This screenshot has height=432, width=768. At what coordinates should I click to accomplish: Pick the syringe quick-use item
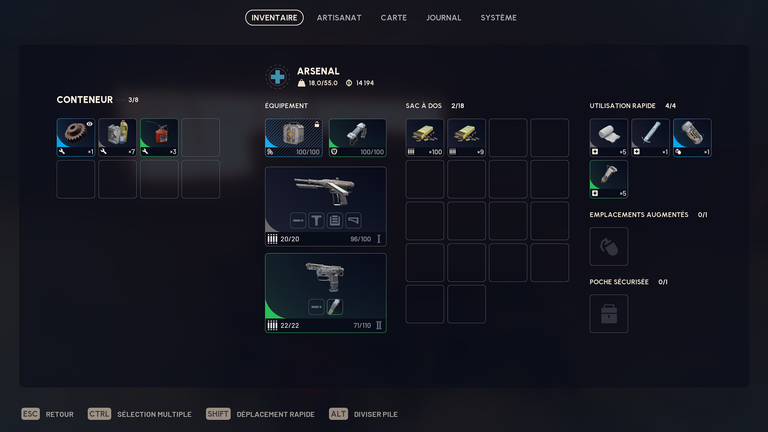650,138
